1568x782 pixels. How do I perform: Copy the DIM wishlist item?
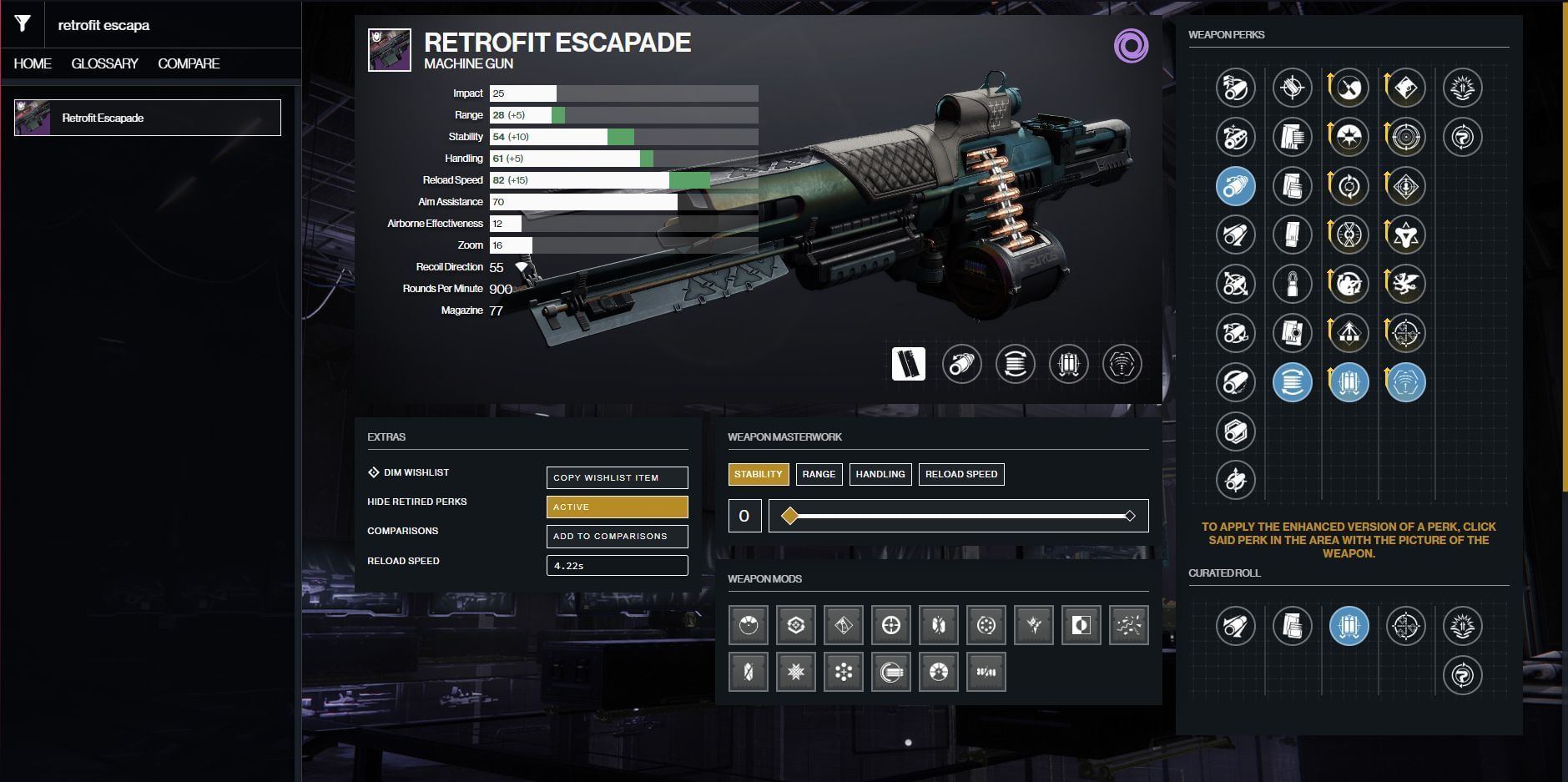[x=617, y=477]
